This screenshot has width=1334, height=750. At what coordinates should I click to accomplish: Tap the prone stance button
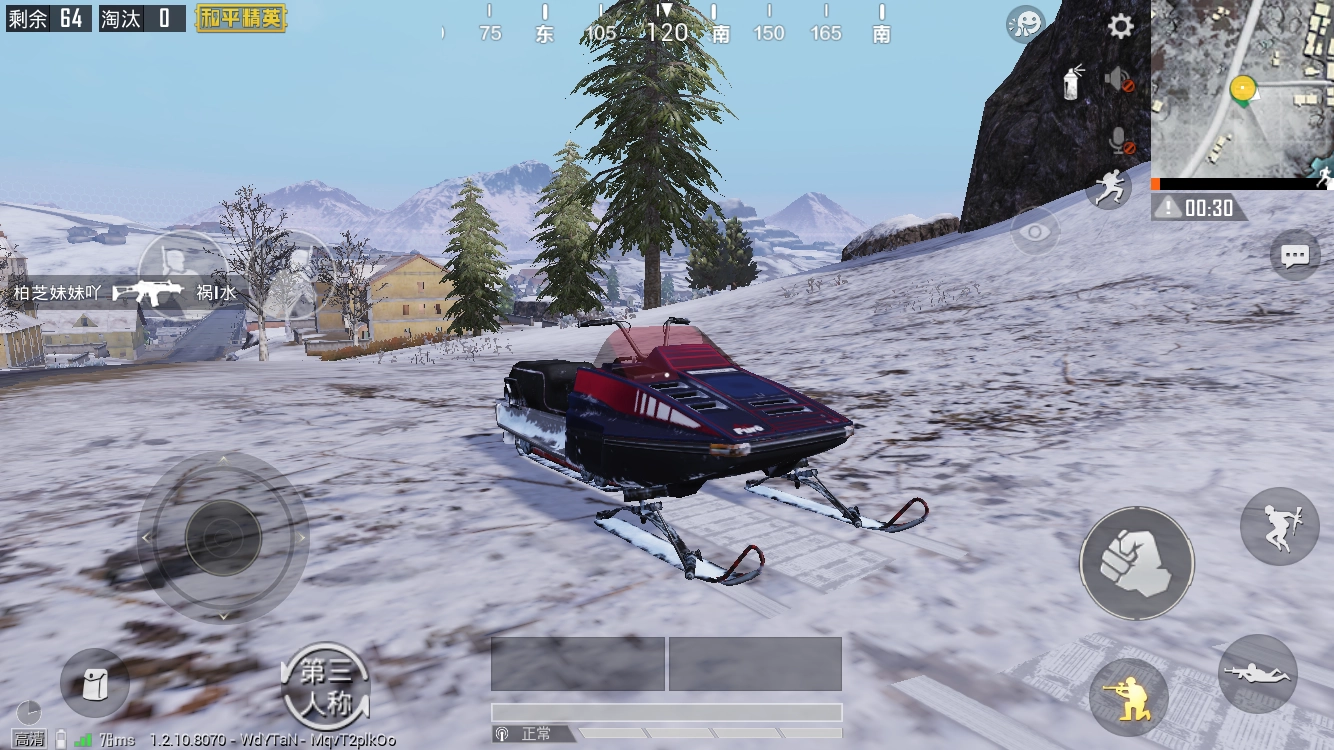1257,674
